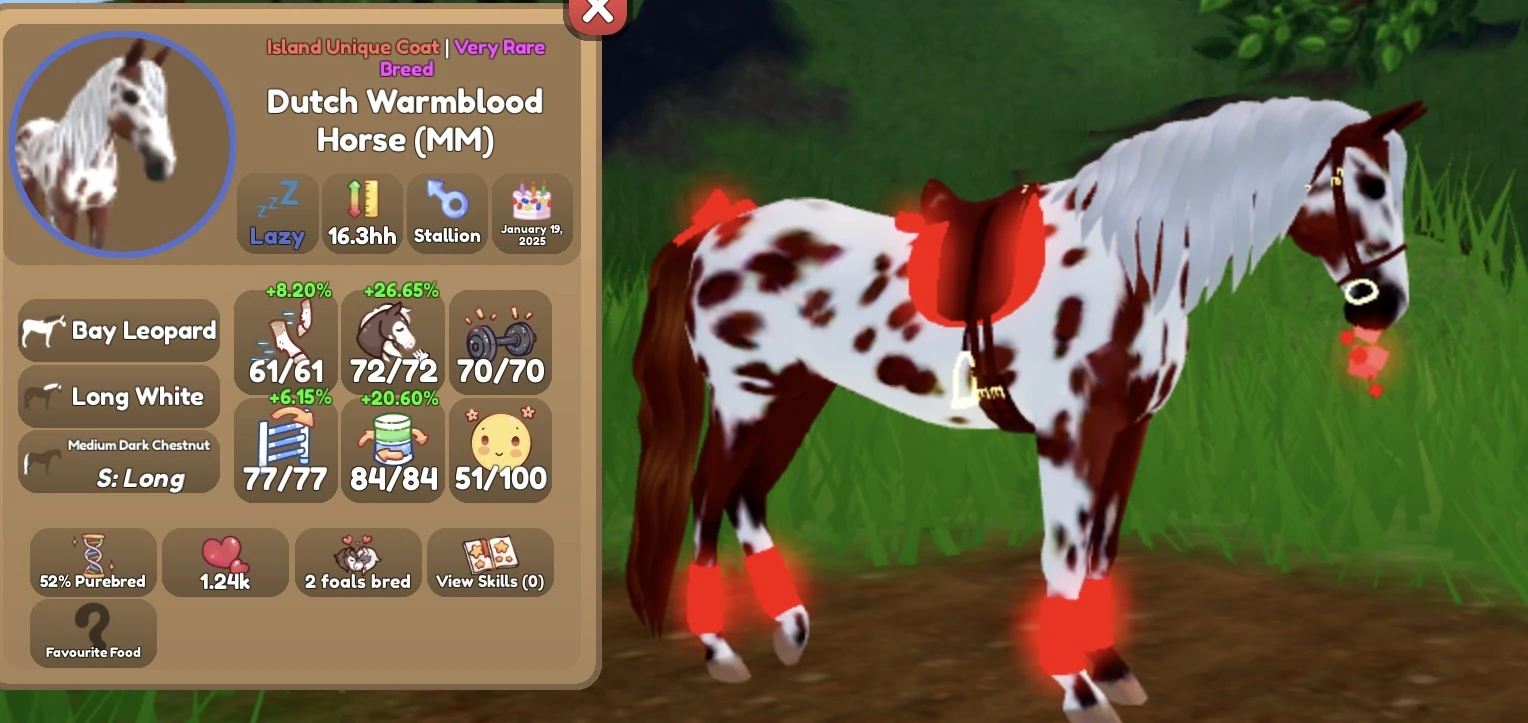This screenshot has height=723, width=1528.
Task: Open the Medium Dark Chestnut tail options
Action: pyautogui.click(x=118, y=463)
